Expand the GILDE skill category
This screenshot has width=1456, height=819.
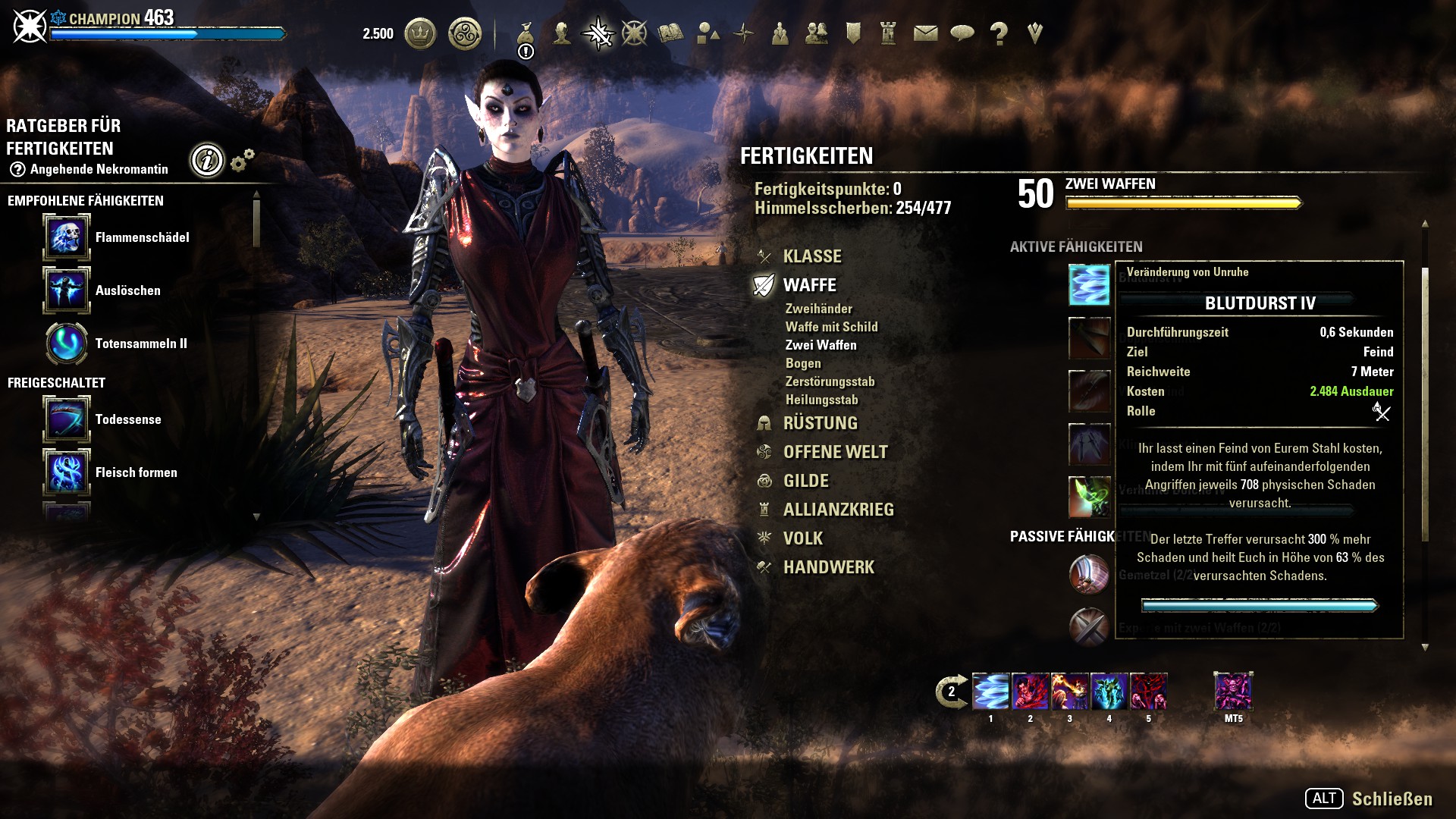[805, 481]
